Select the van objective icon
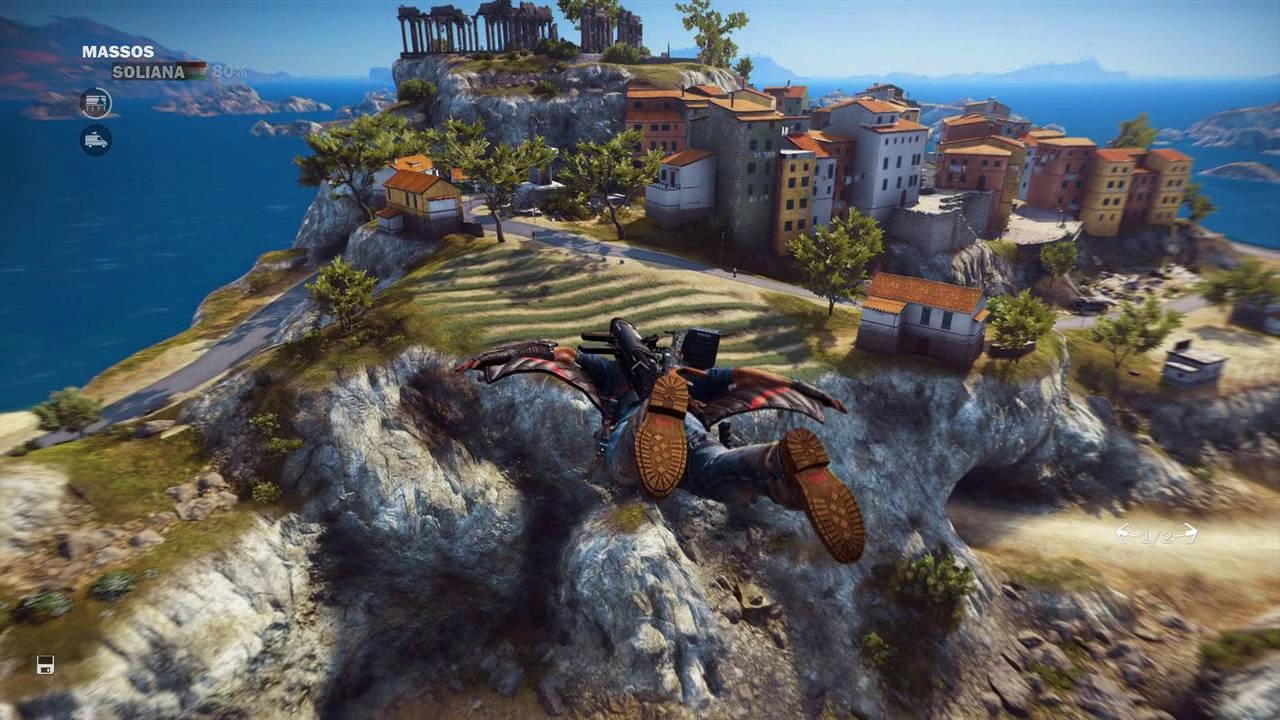The height and width of the screenshot is (720, 1280). click(96, 140)
